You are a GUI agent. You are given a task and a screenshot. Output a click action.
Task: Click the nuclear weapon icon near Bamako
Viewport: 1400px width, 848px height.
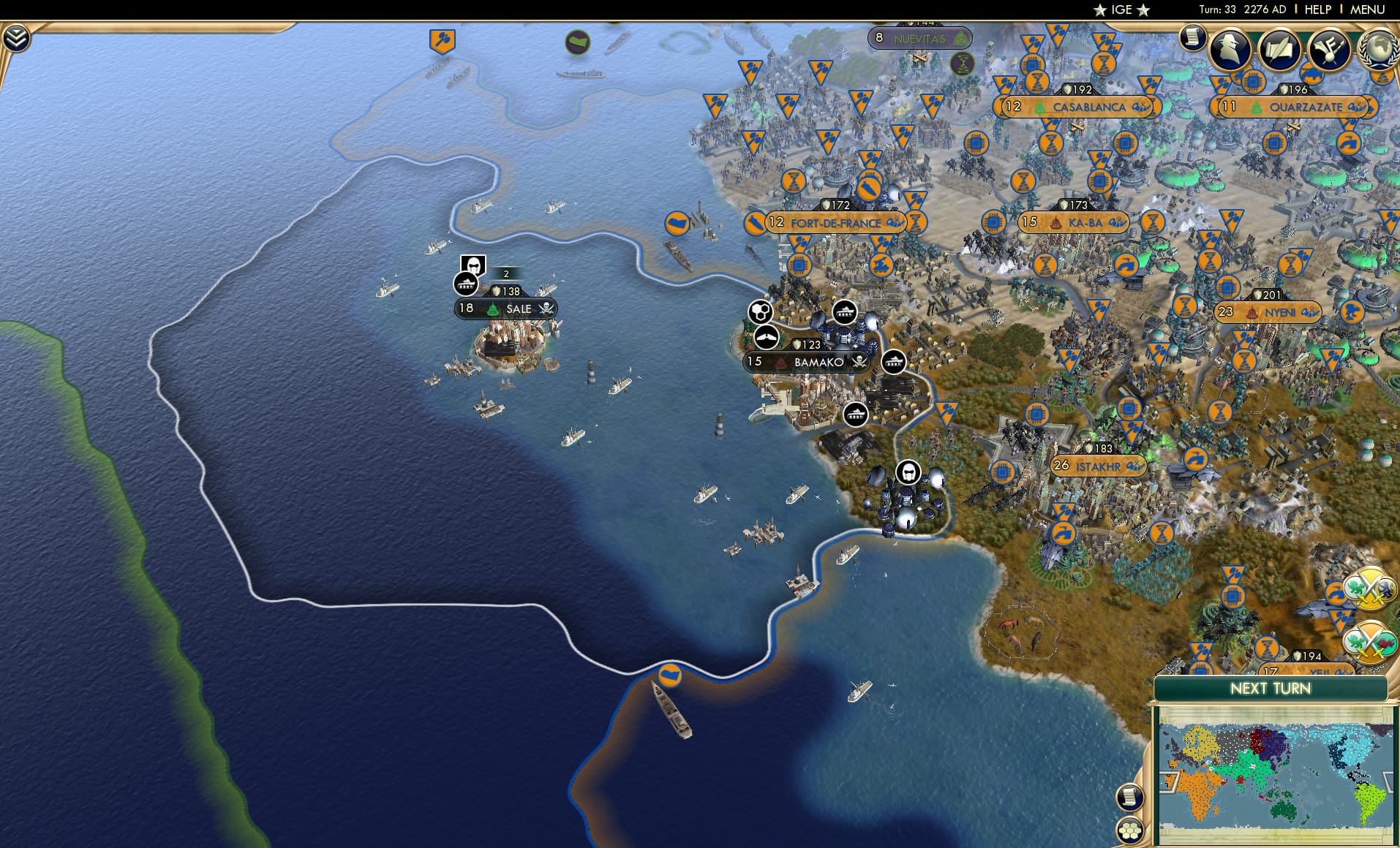click(761, 310)
